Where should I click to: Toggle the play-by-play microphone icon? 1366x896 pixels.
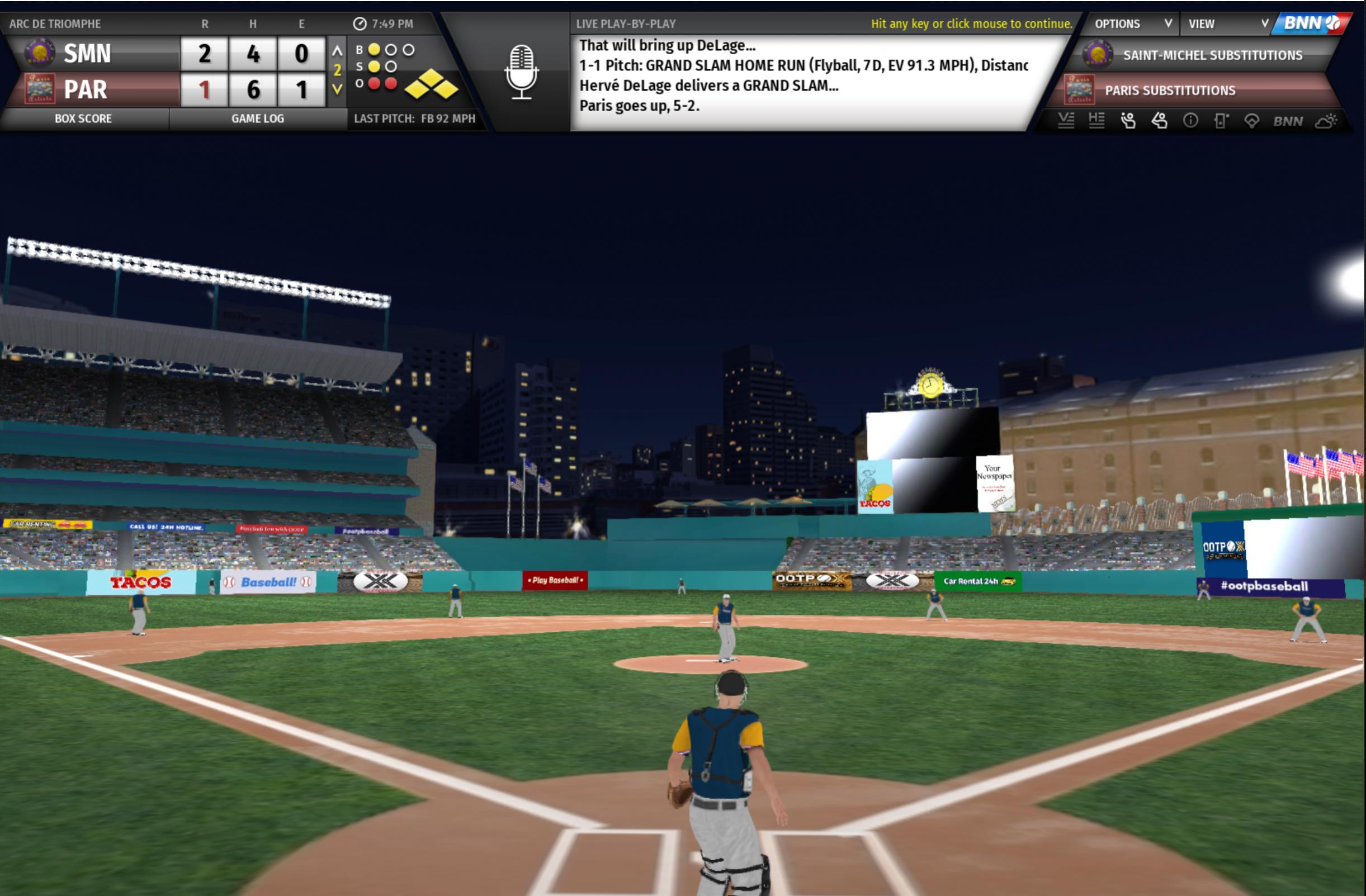pyautogui.click(x=521, y=72)
